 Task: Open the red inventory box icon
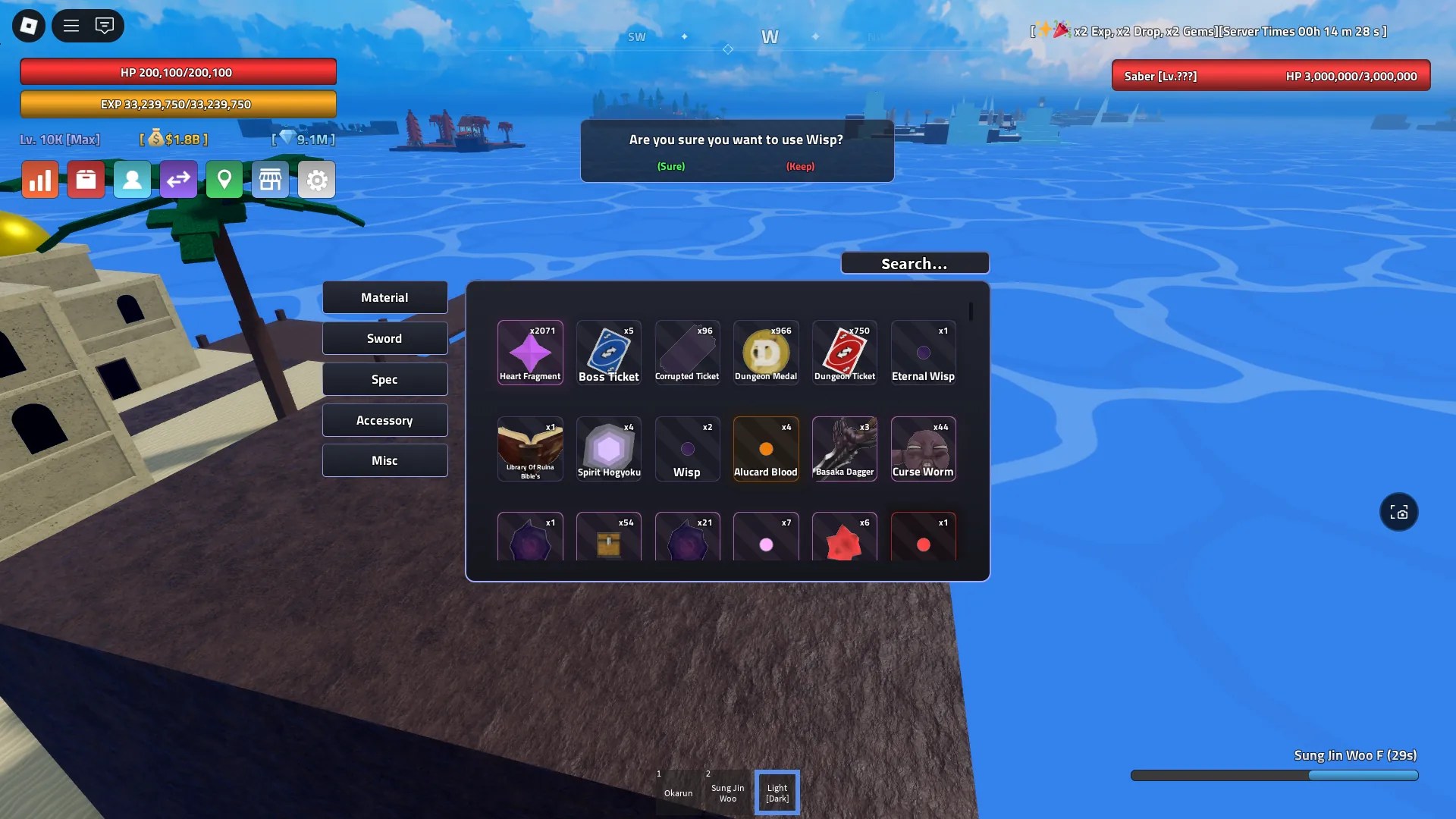86,179
